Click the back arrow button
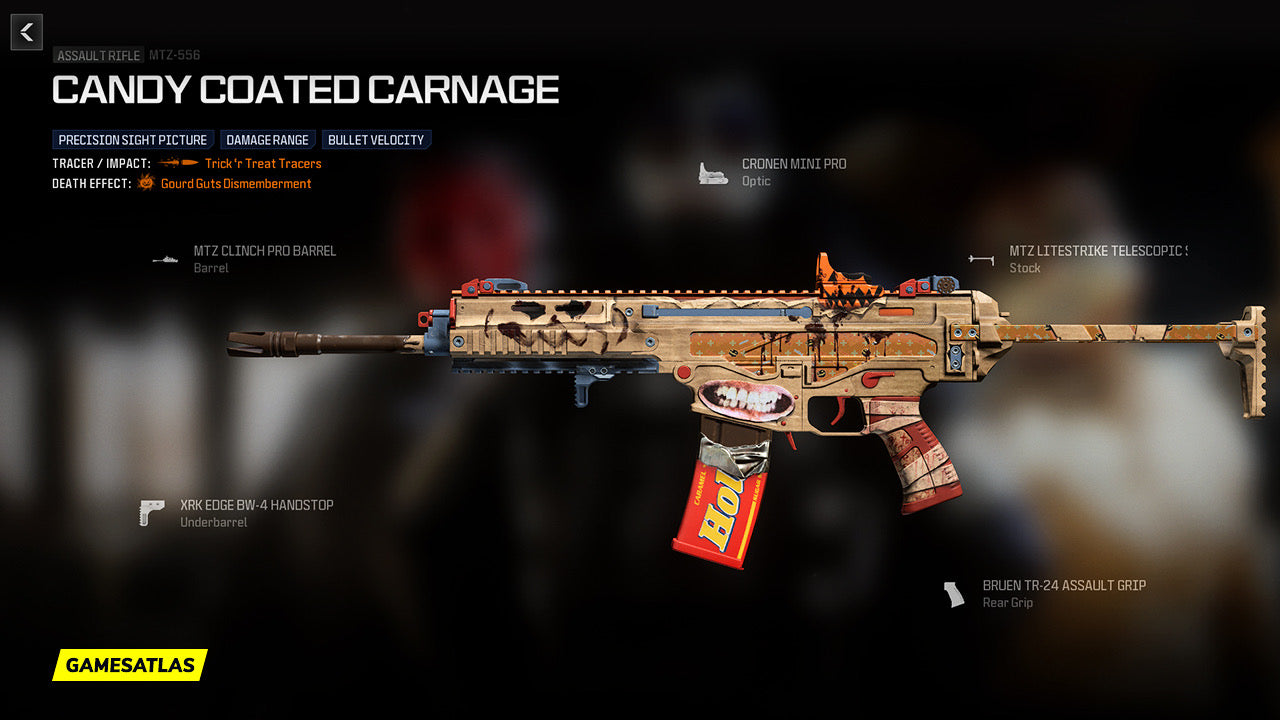 27,32
